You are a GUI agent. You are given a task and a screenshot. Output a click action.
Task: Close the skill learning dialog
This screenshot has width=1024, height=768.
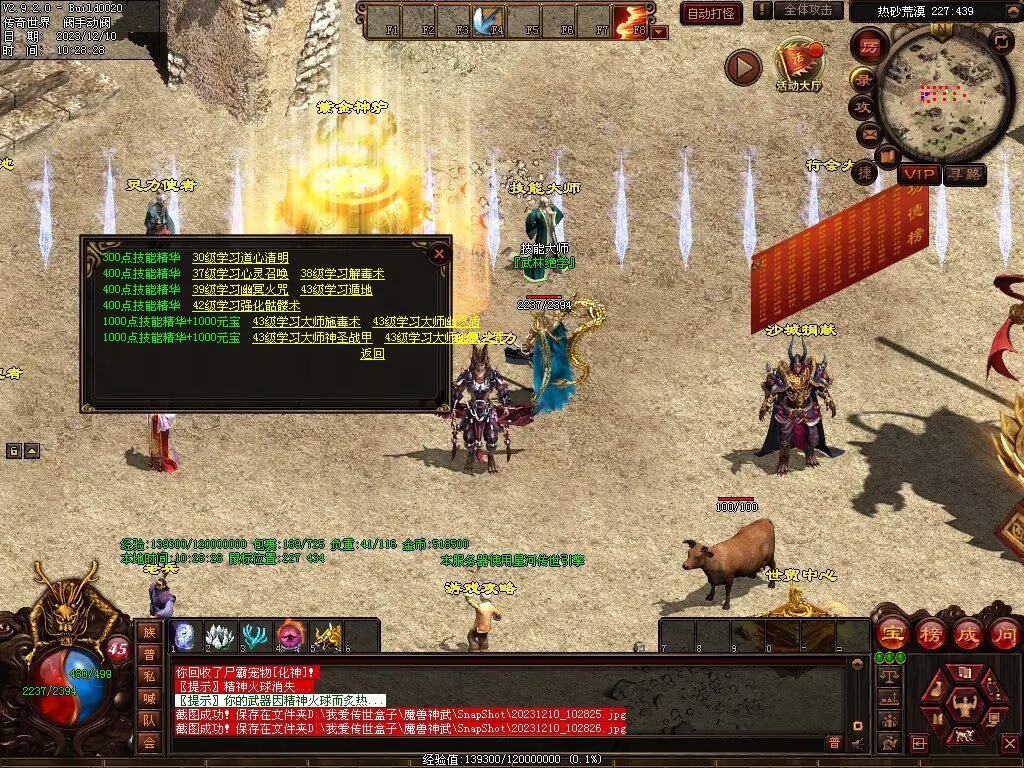point(438,254)
